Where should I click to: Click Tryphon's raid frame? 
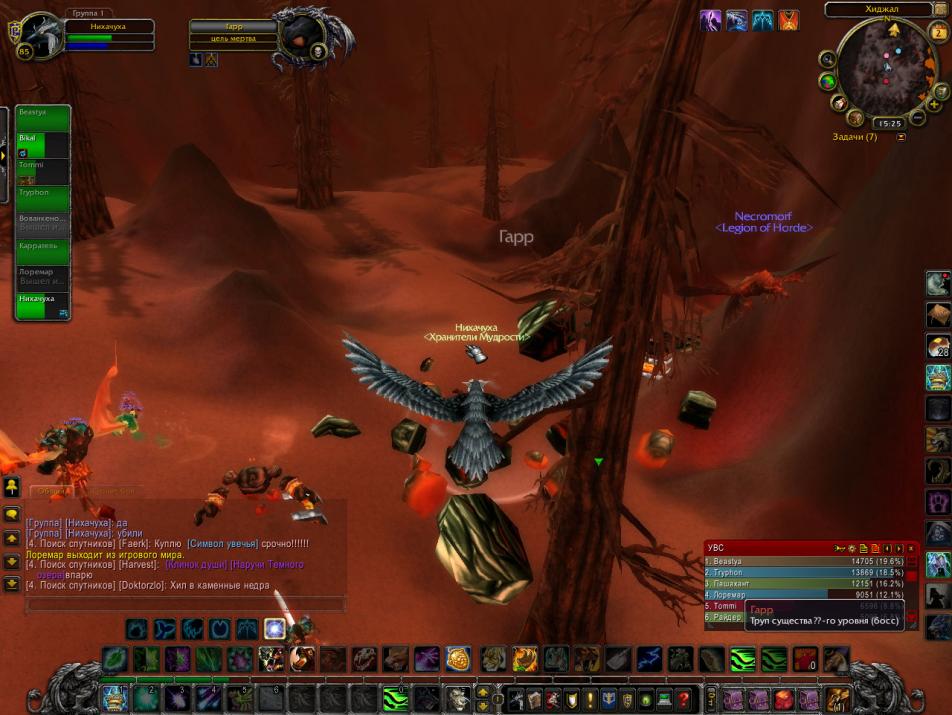pos(42,199)
